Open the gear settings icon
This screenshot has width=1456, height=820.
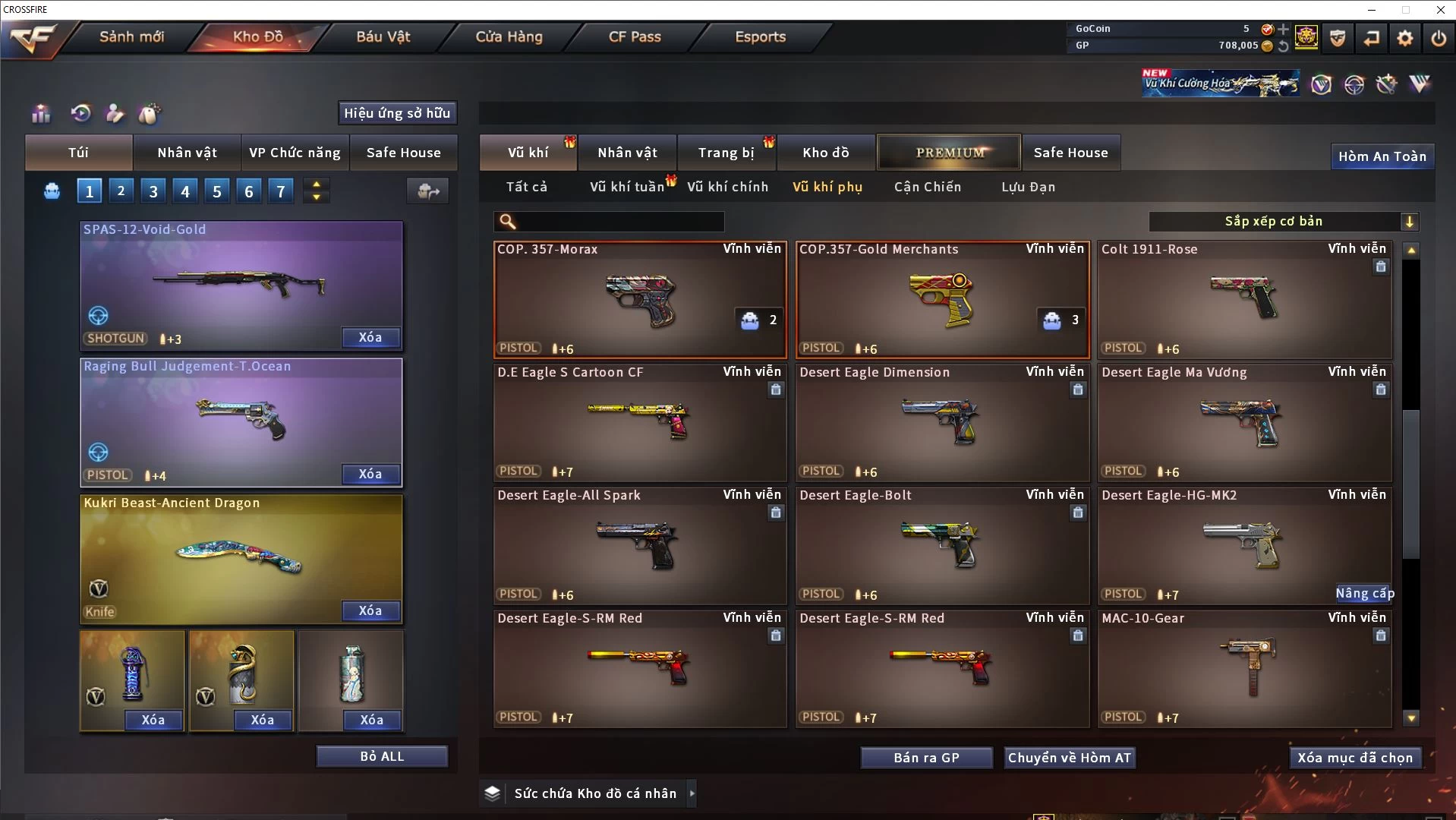coord(1404,38)
